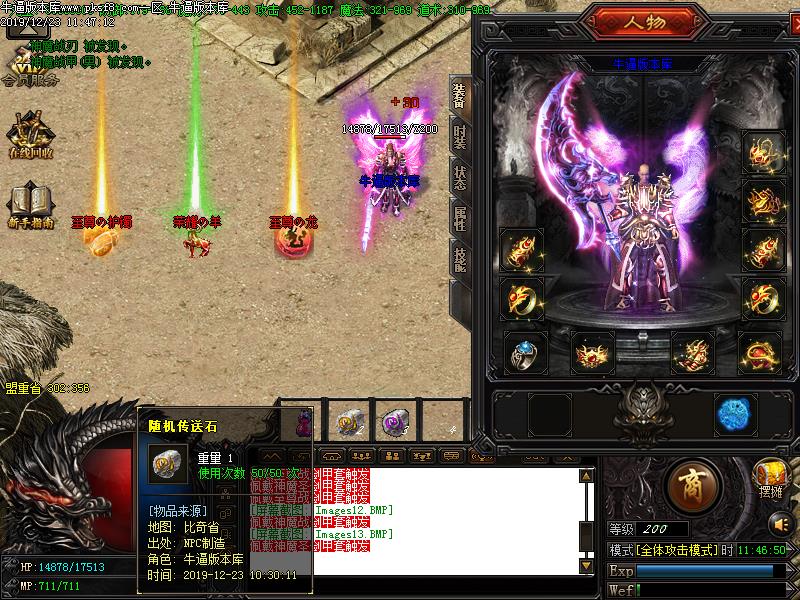Open the 摆摊 stall button
Screen dimensions: 800x600
point(771,474)
